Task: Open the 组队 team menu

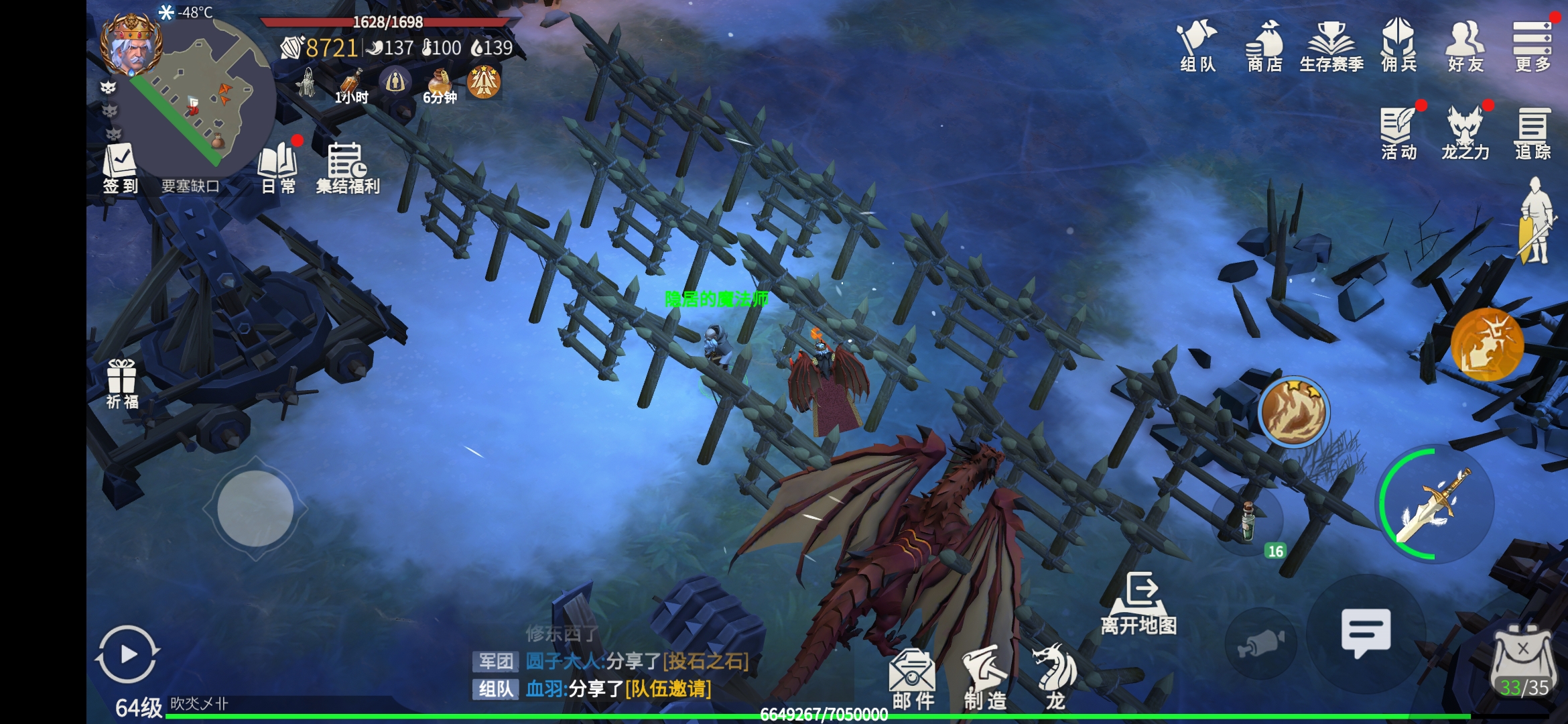Action: click(x=1197, y=46)
